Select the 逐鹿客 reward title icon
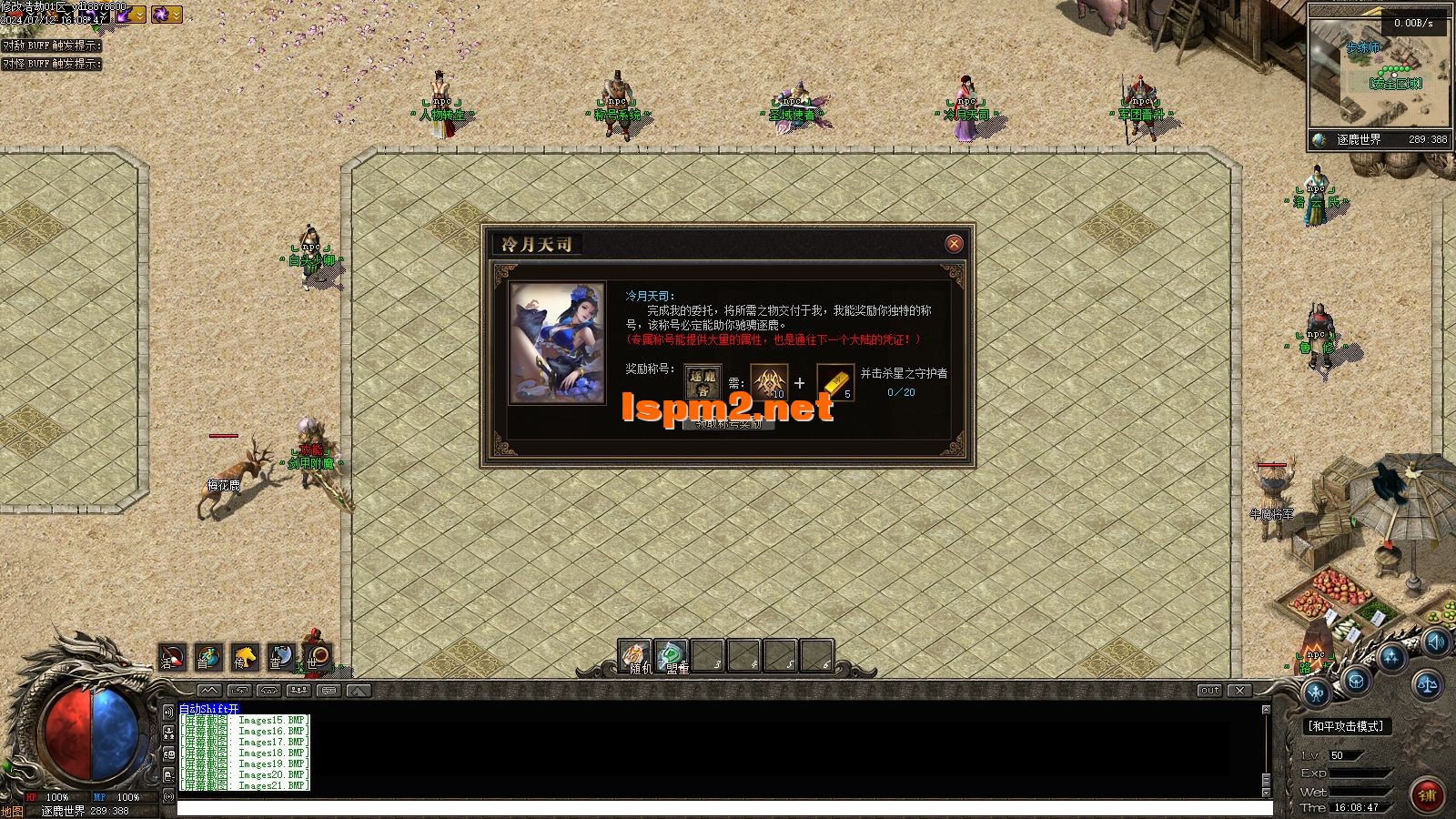The image size is (1456, 819). [x=703, y=382]
